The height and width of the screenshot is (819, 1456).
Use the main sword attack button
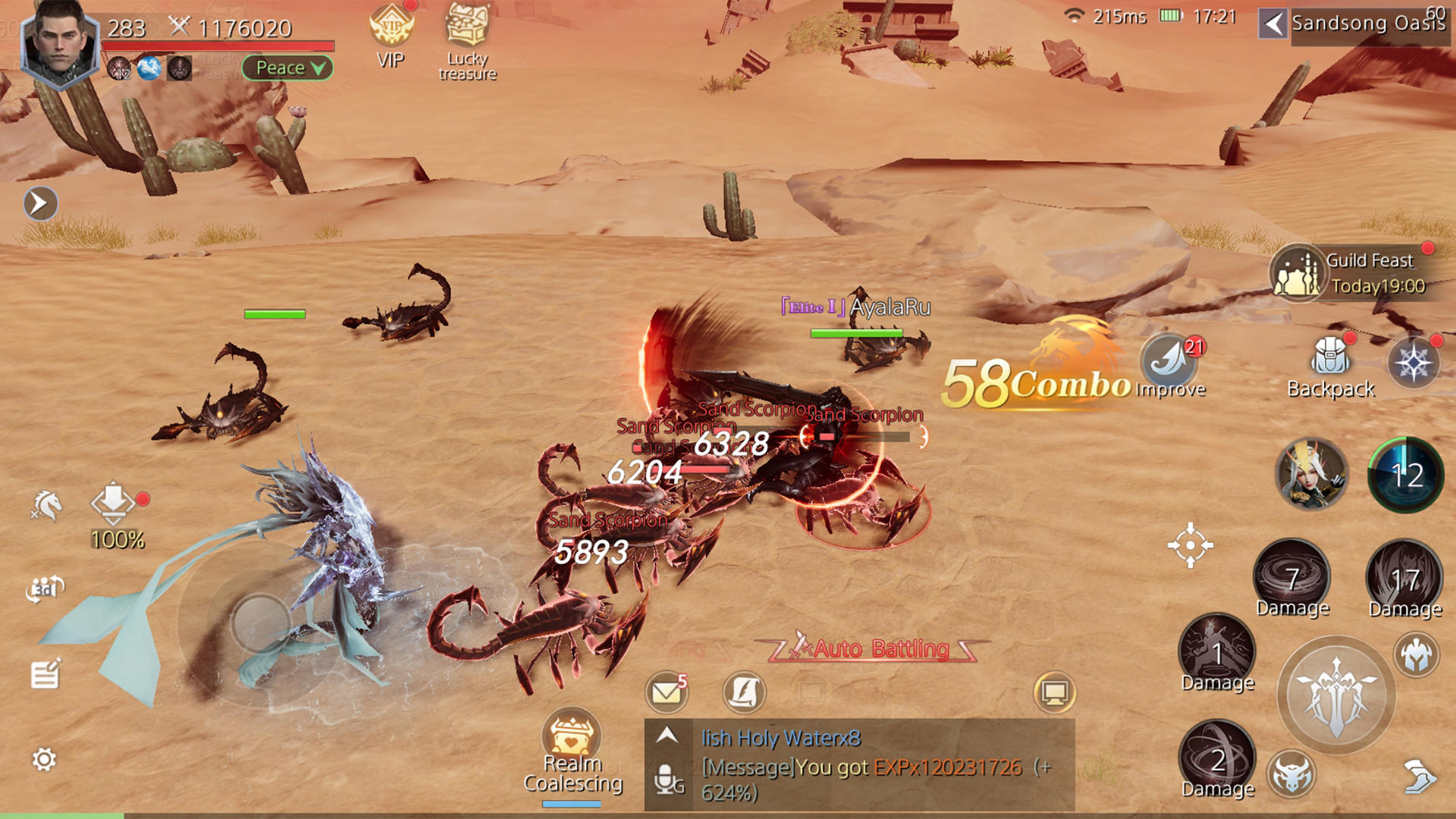1336,695
